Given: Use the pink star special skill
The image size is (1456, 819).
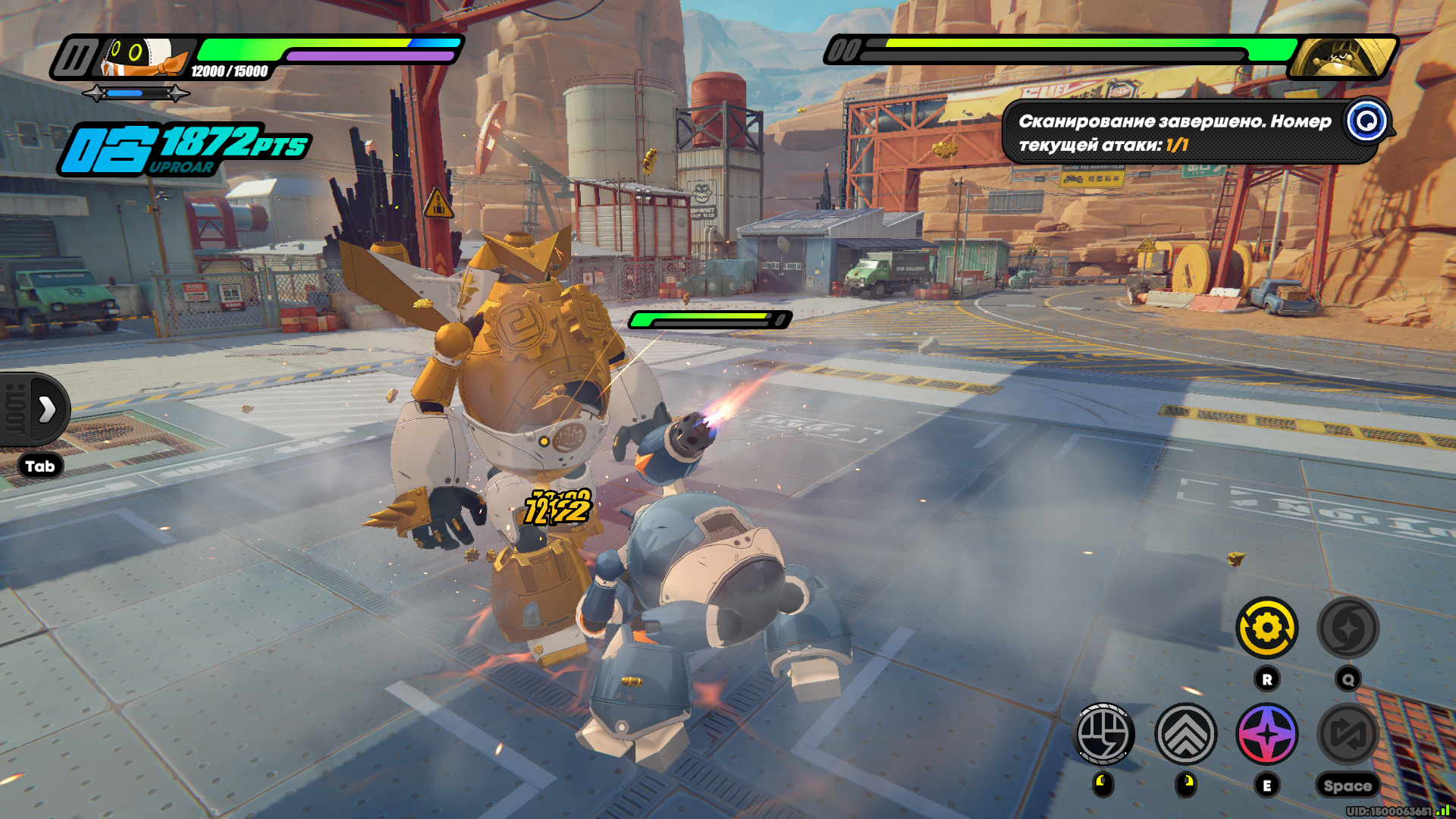Looking at the screenshot, I should click(x=1267, y=733).
